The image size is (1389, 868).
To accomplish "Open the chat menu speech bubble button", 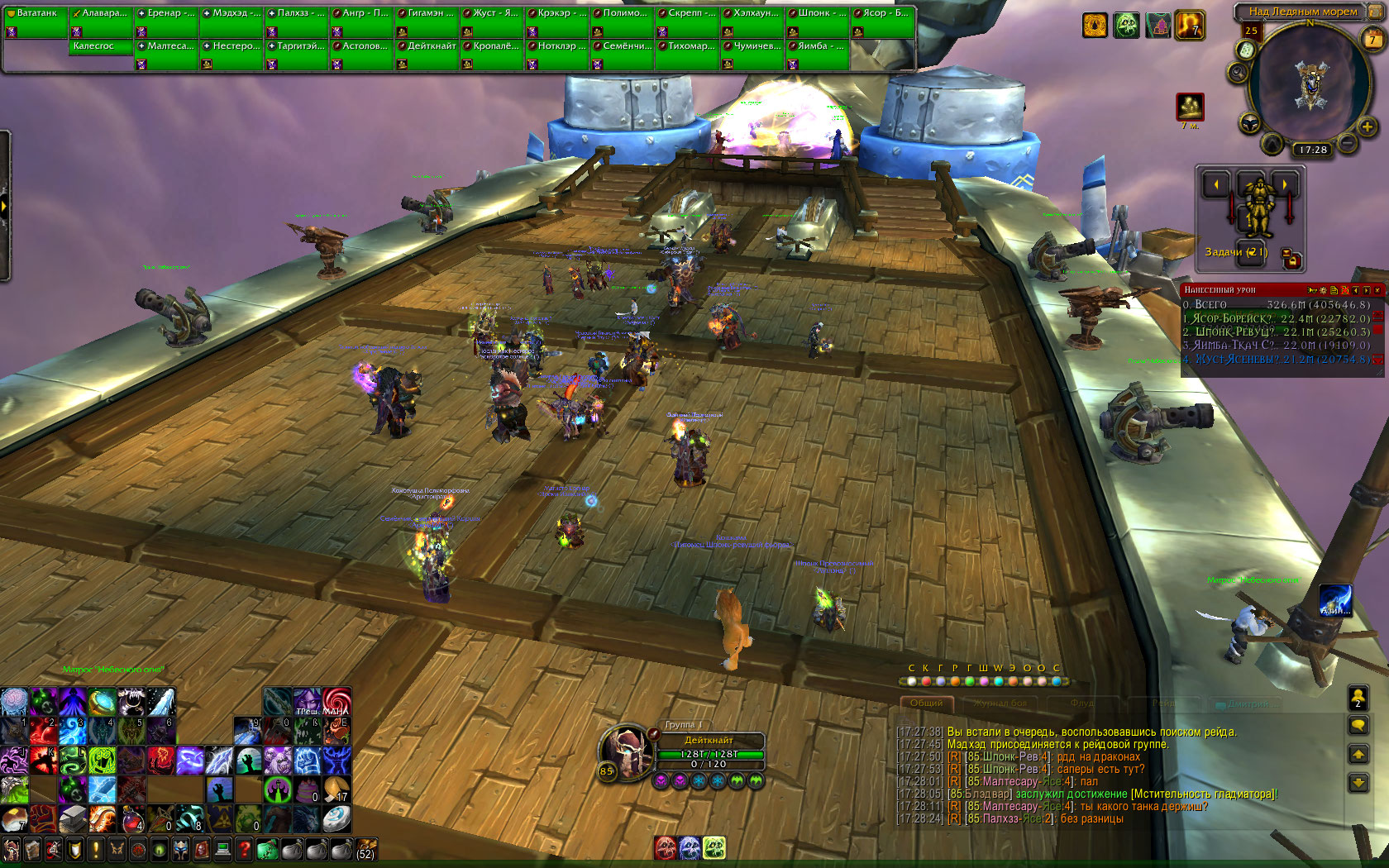I will coord(1358,726).
